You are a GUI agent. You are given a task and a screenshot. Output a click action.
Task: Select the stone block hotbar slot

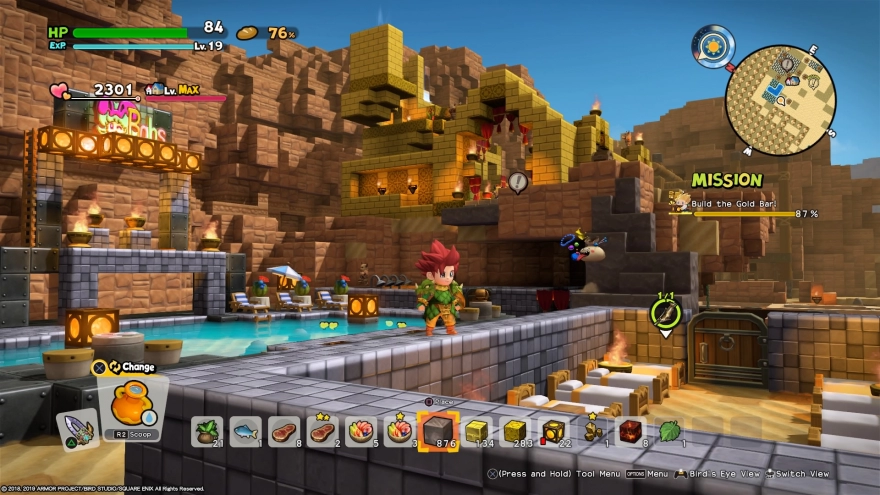tap(437, 432)
